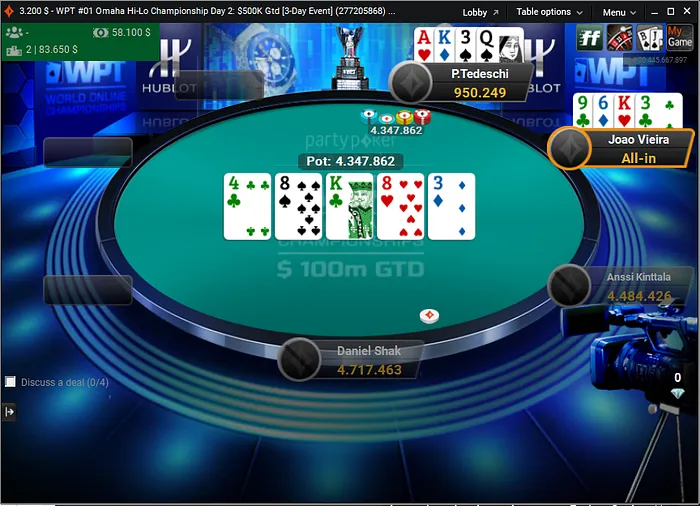The height and width of the screenshot is (506, 700).
Task: Expand the side panel arrow button
Action: (10, 411)
